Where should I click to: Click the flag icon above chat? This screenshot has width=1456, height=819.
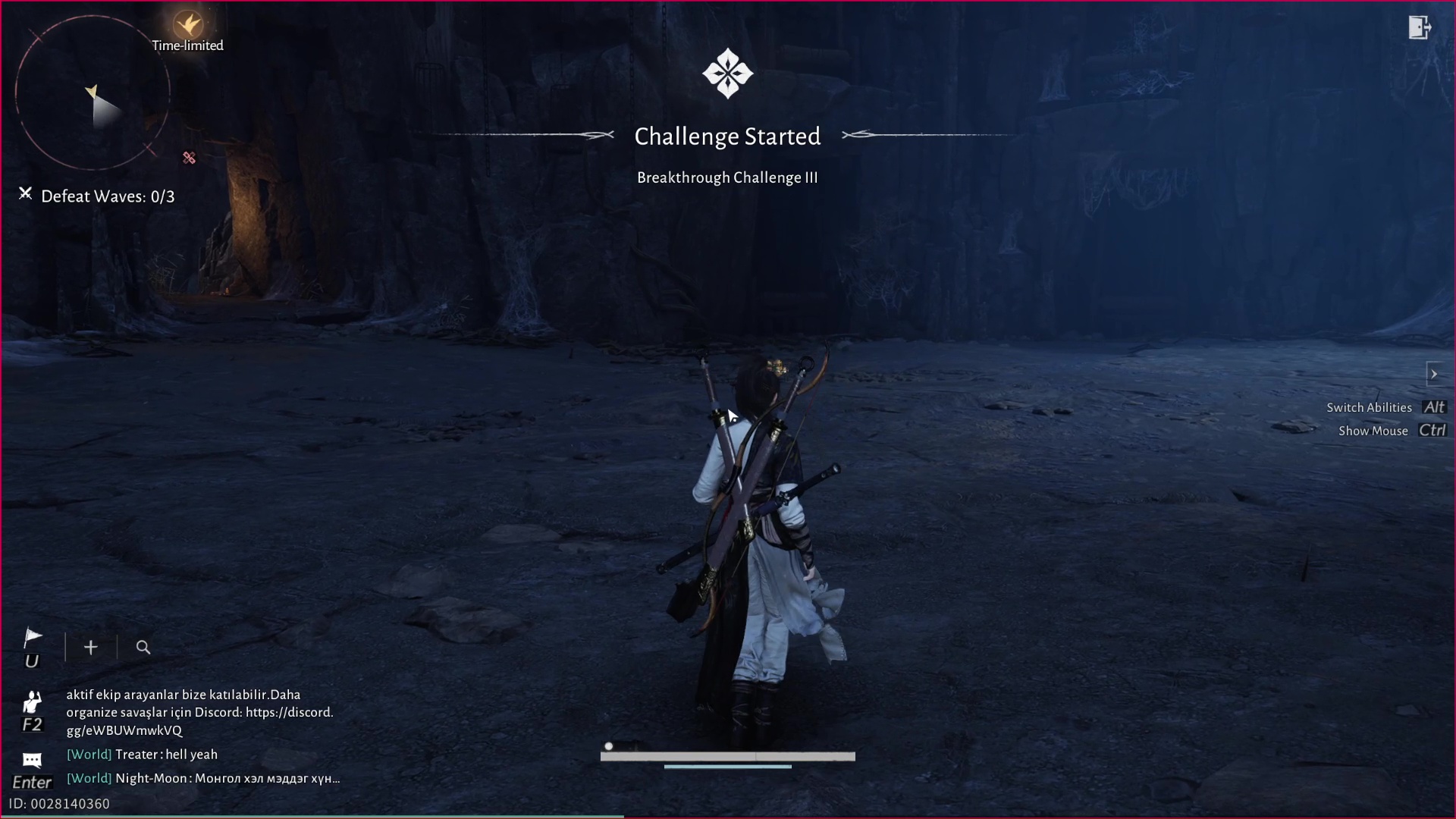tap(33, 638)
